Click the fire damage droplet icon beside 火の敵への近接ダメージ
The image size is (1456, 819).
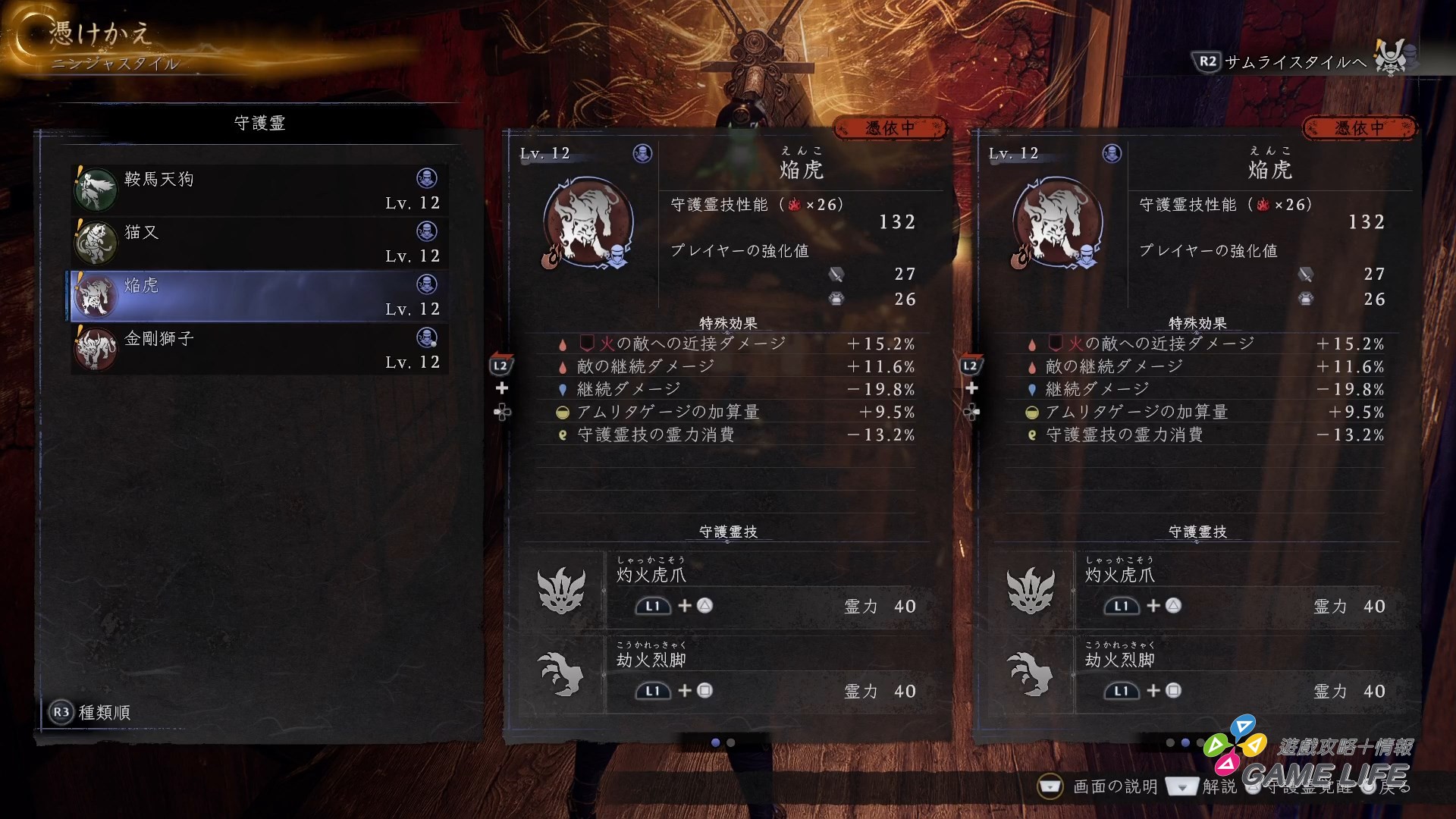(x=562, y=343)
